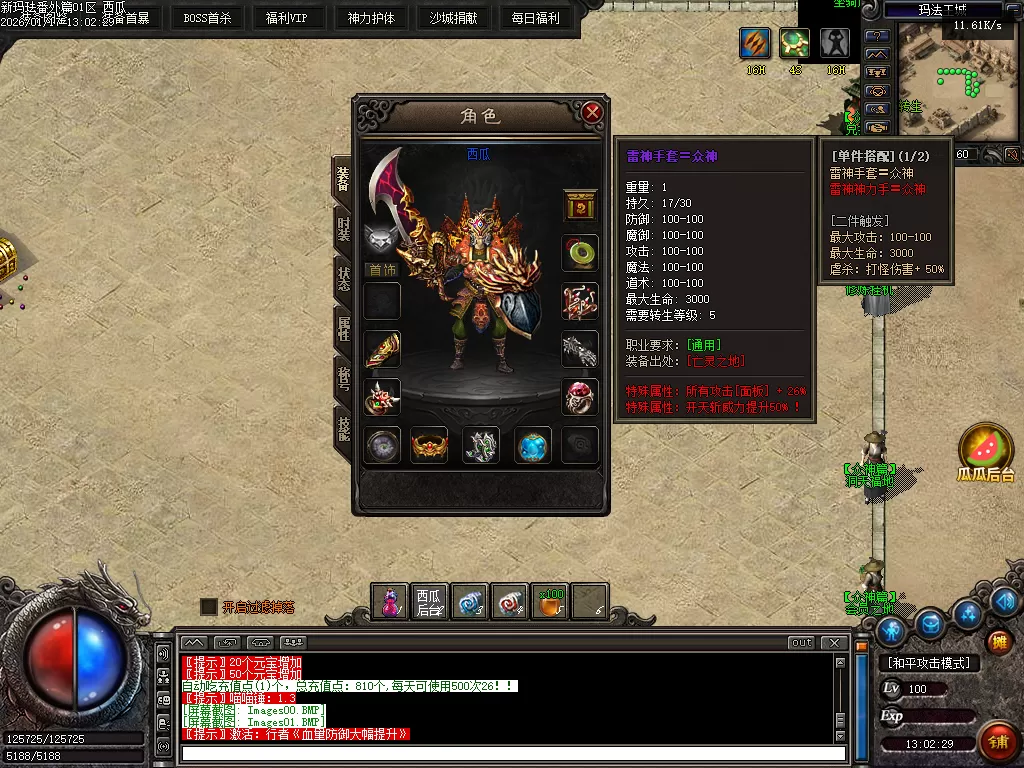The height and width of the screenshot is (768, 1024).
Task: Click the 首饰 jewelry button
Action: pos(382,270)
